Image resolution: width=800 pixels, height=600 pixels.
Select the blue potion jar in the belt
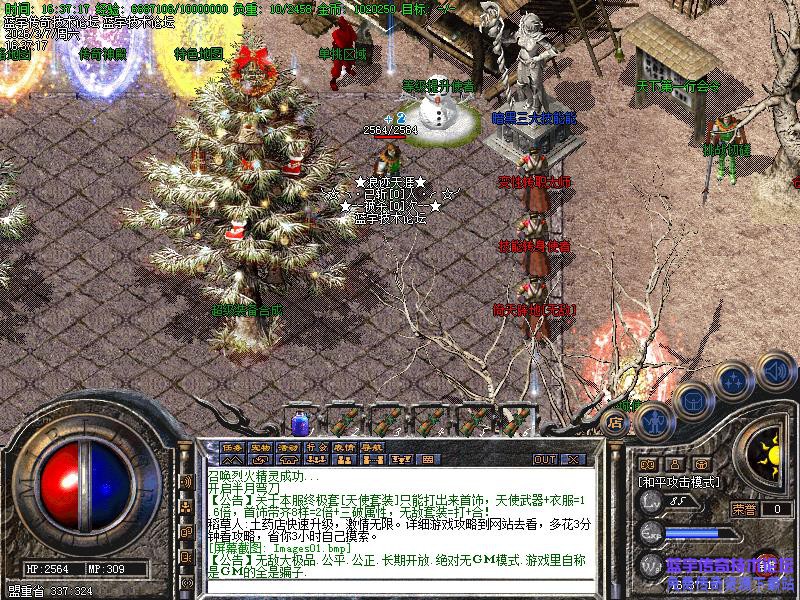pos(299,422)
